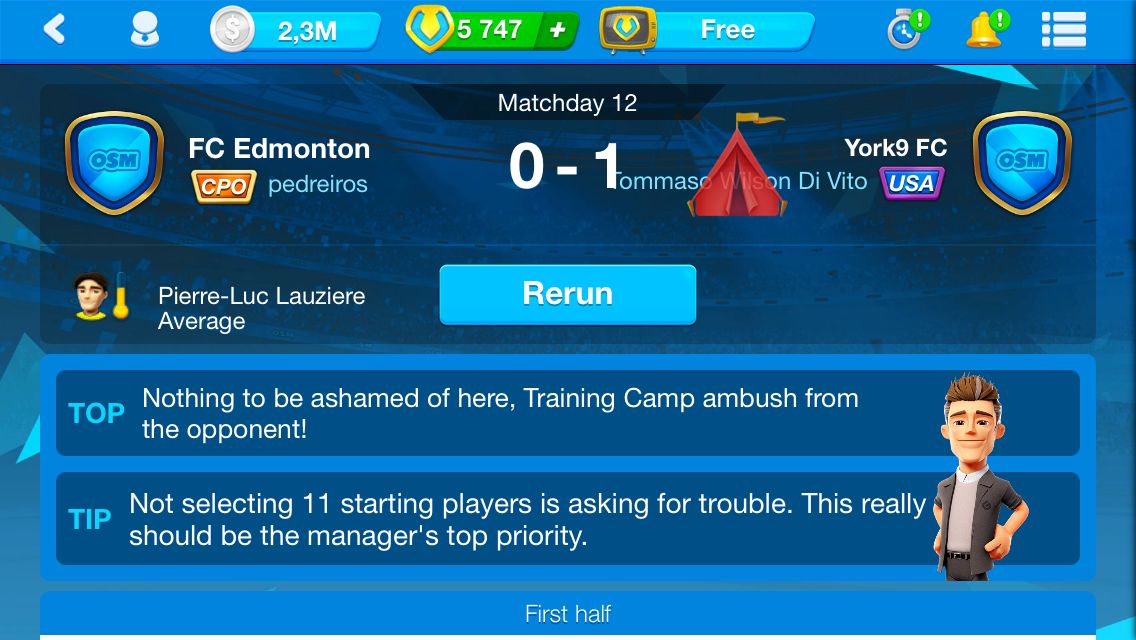Open the Free TV video reward
Viewport: 1136px width, 640px height.
pyautogui.click(x=707, y=31)
